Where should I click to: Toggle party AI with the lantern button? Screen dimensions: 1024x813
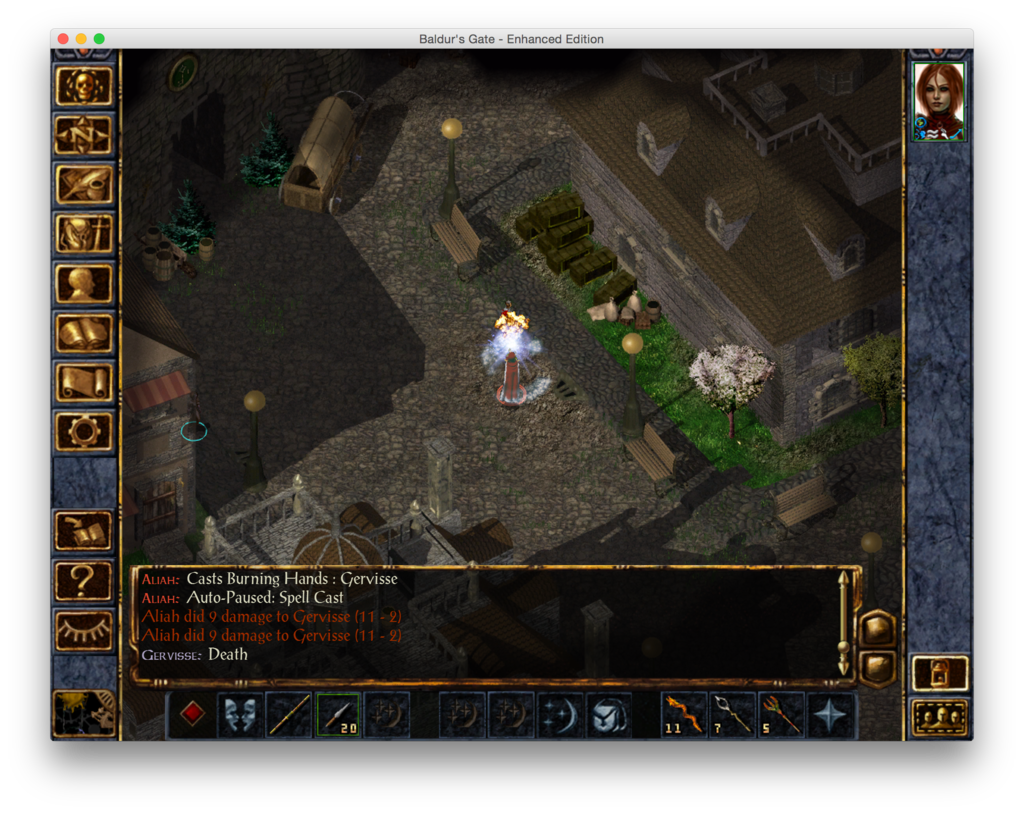tap(940, 673)
